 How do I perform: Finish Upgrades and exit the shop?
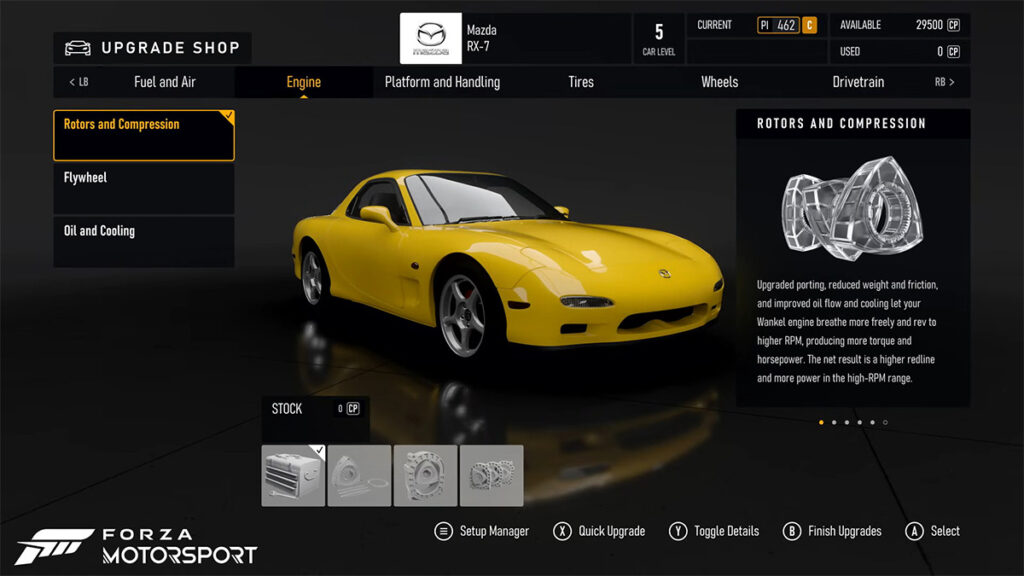coord(832,531)
